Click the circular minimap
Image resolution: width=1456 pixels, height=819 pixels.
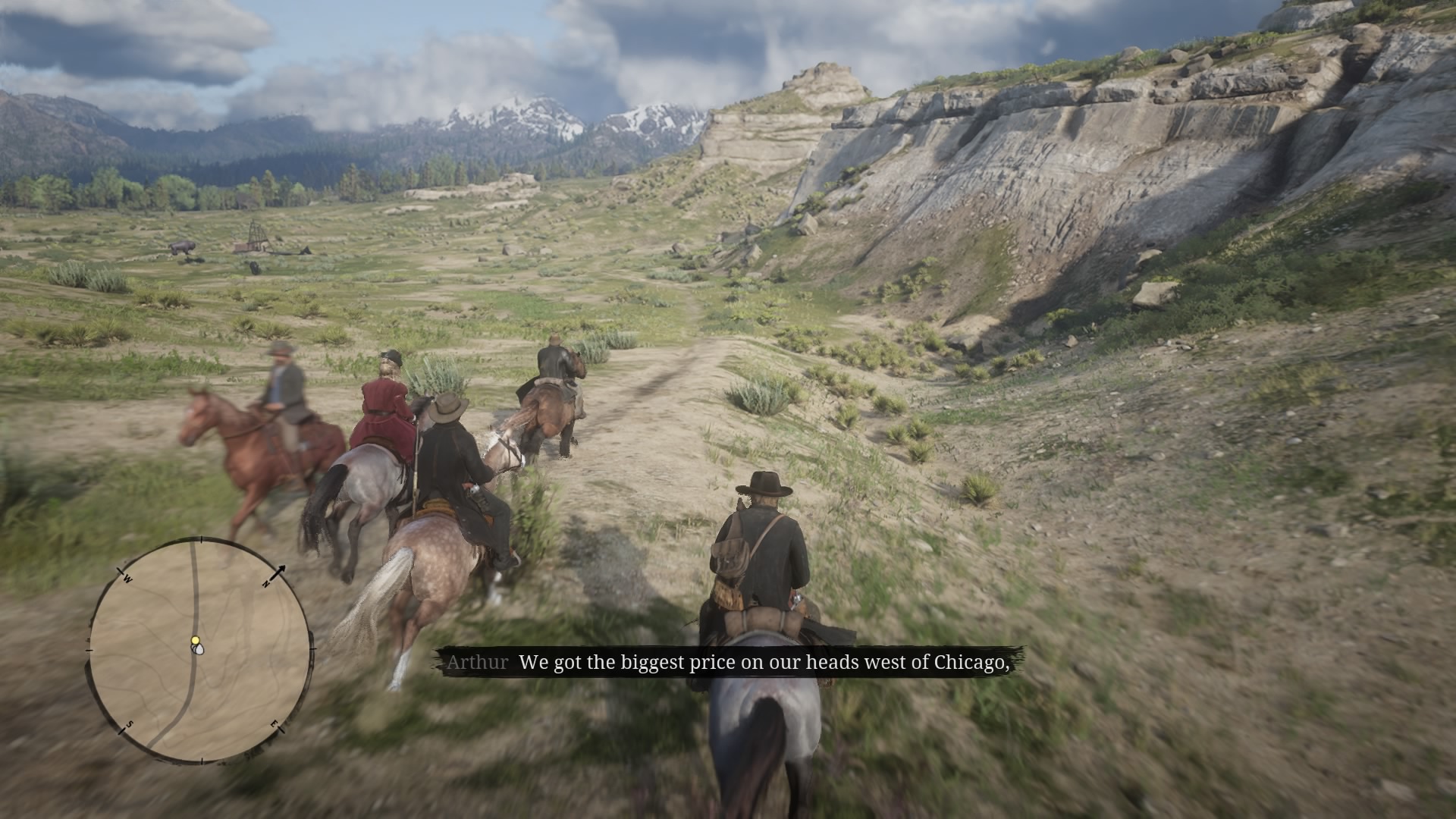[x=200, y=651]
